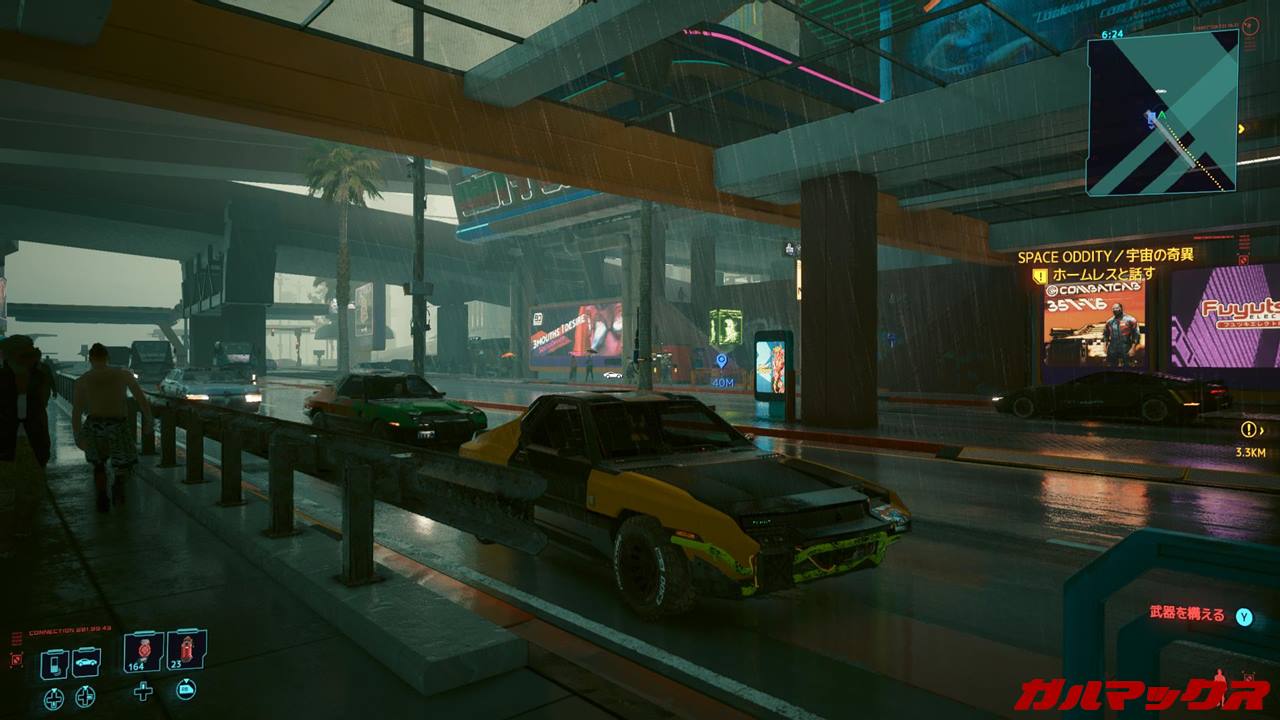The height and width of the screenshot is (720, 1280).
Task: Select the SPACE ODDITY quest tracker
Action: [1105, 256]
